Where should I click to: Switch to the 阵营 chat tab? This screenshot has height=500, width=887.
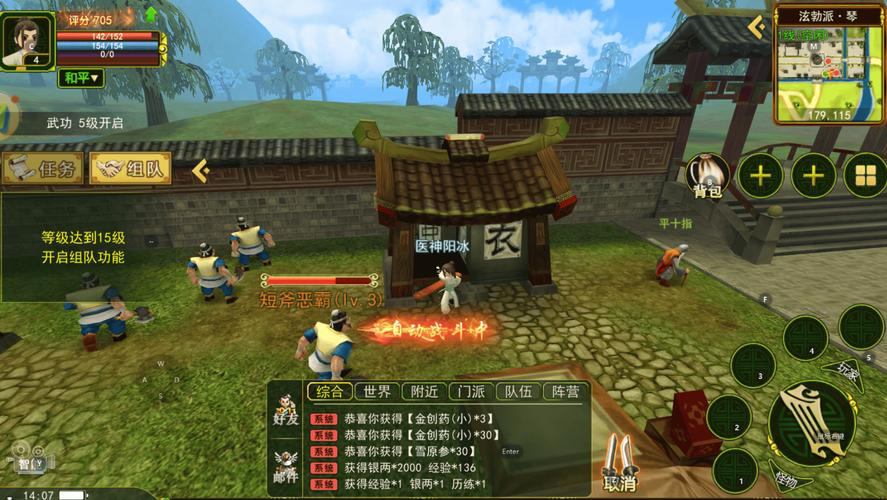565,391
